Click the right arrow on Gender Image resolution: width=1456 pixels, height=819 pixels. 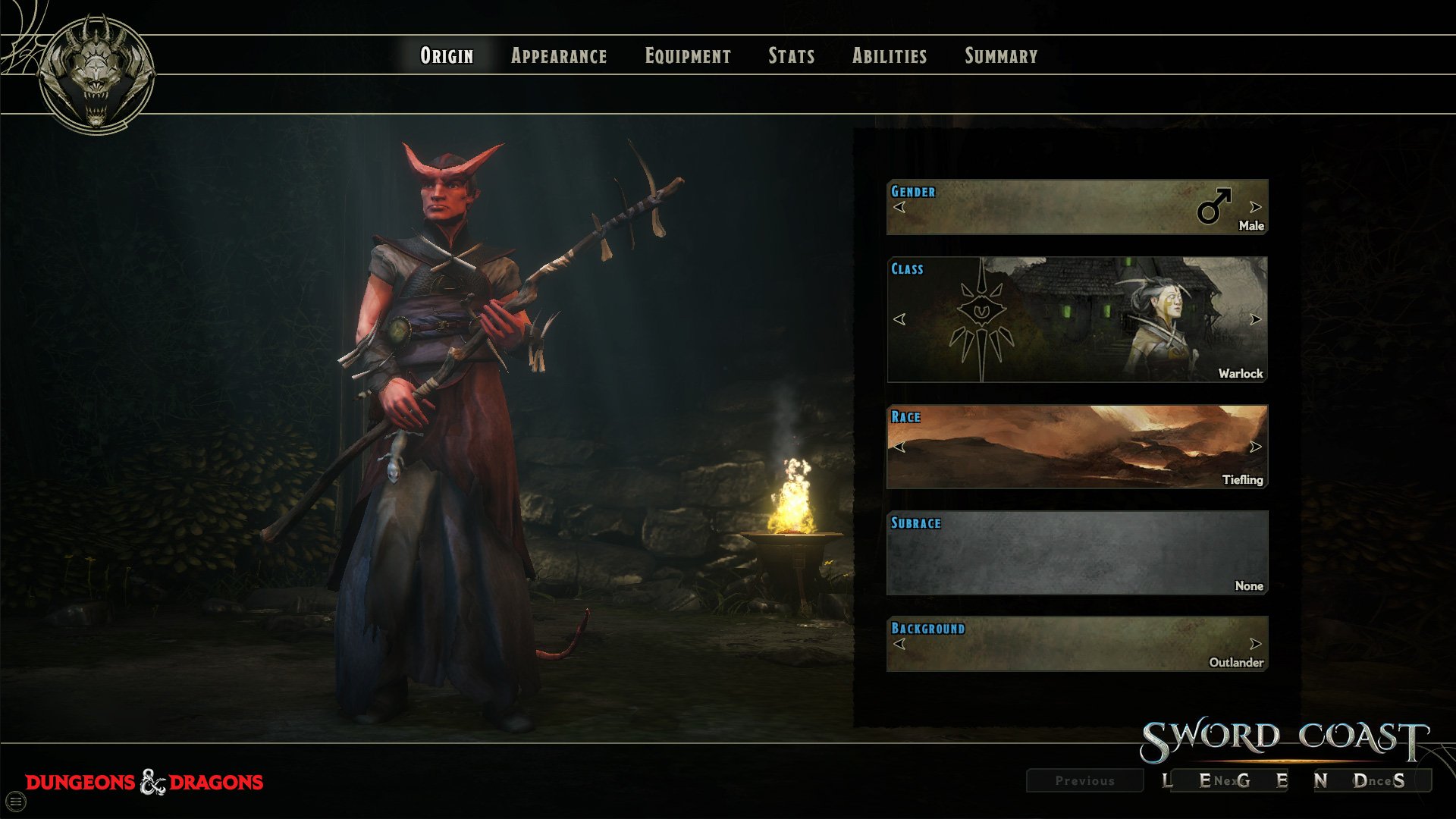tap(1255, 207)
